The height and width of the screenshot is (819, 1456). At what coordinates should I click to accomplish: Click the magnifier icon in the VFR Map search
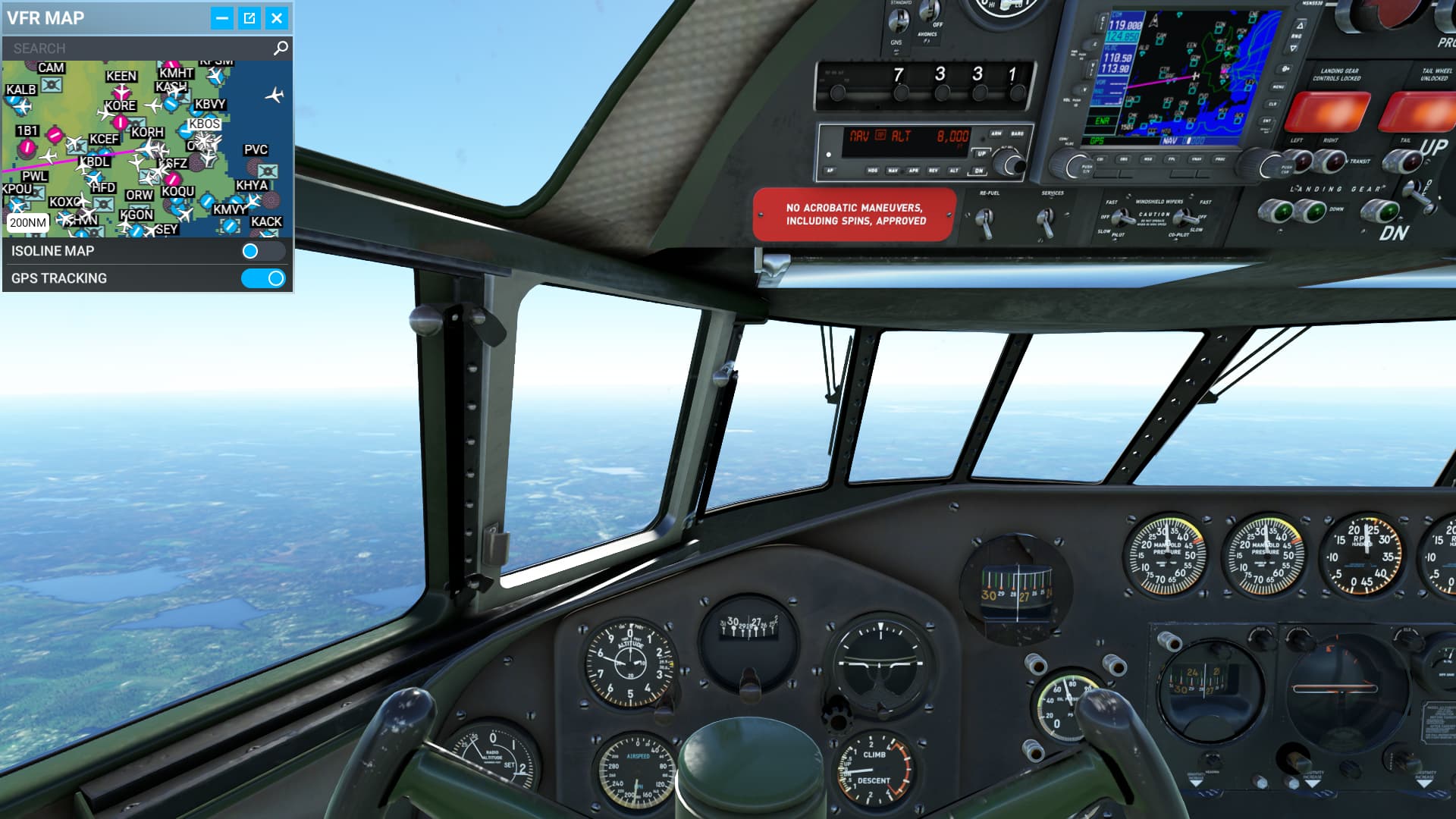click(x=281, y=47)
